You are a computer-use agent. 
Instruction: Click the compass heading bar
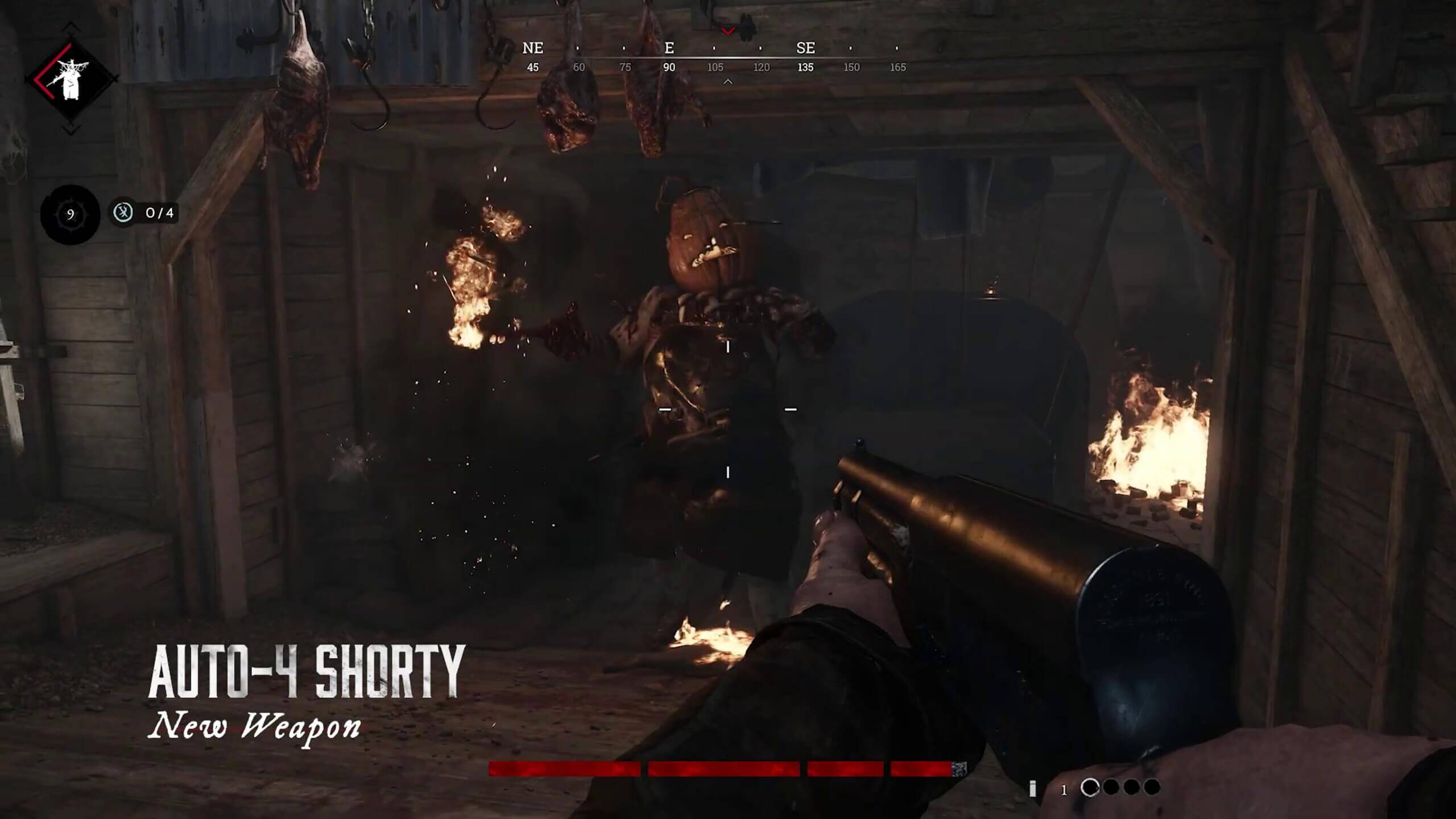tap(714, 57)
